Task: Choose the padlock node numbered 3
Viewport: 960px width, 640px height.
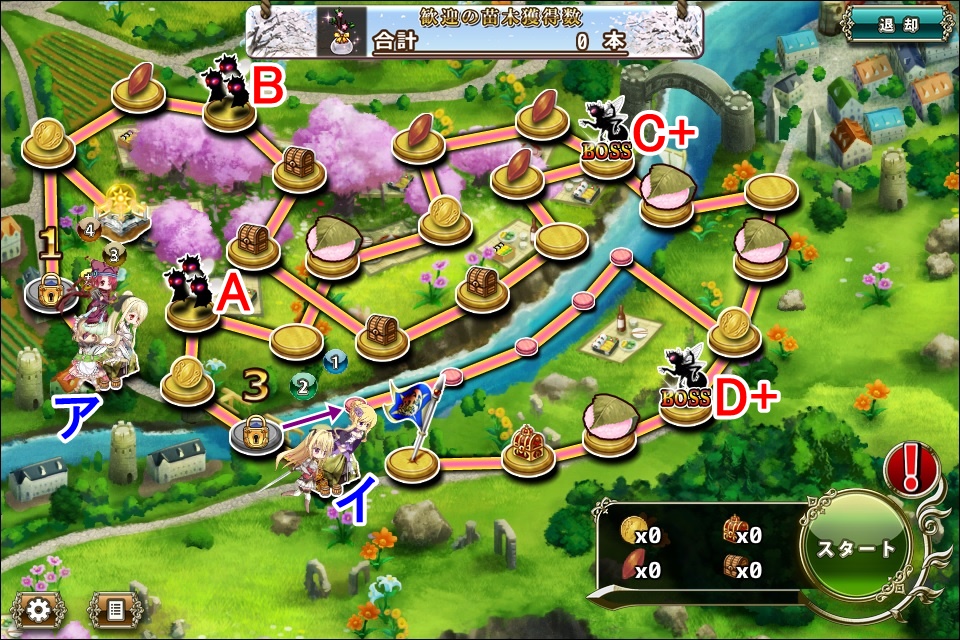Action: pos(256,432)
